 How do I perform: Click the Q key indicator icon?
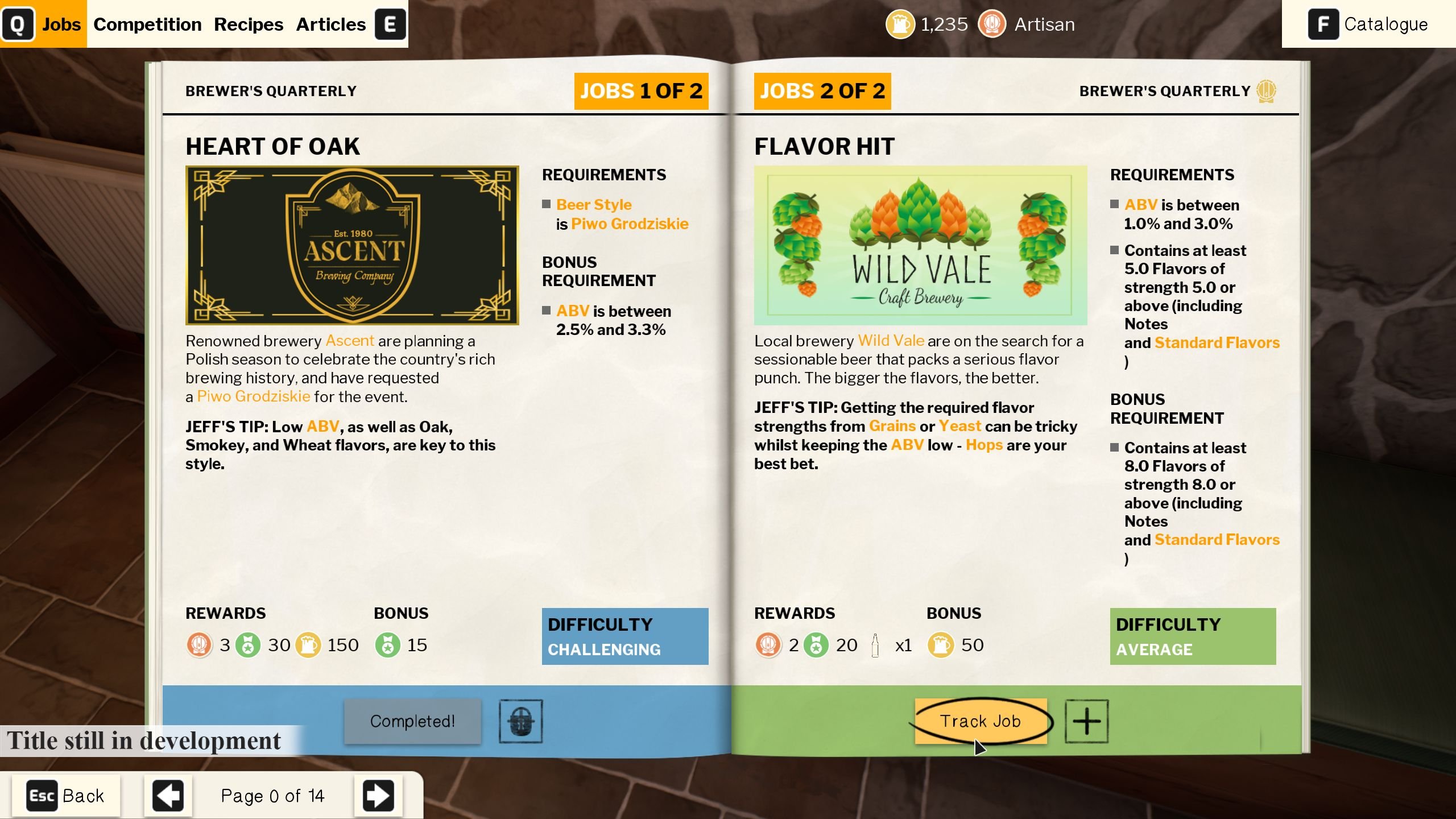point(19,24)
